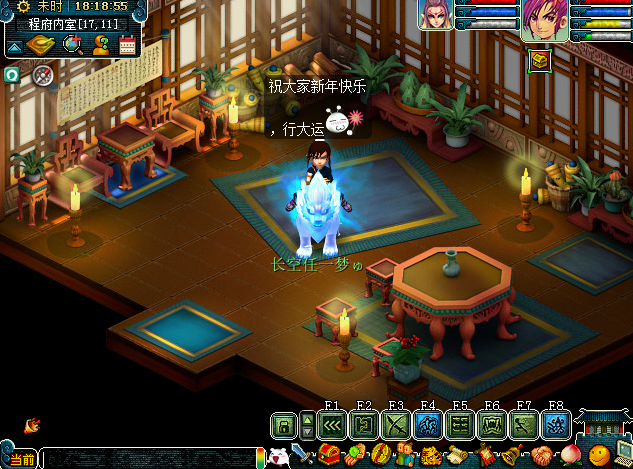Click the compass needle icon
Screen dimensions: 633x469
[41, 75]
